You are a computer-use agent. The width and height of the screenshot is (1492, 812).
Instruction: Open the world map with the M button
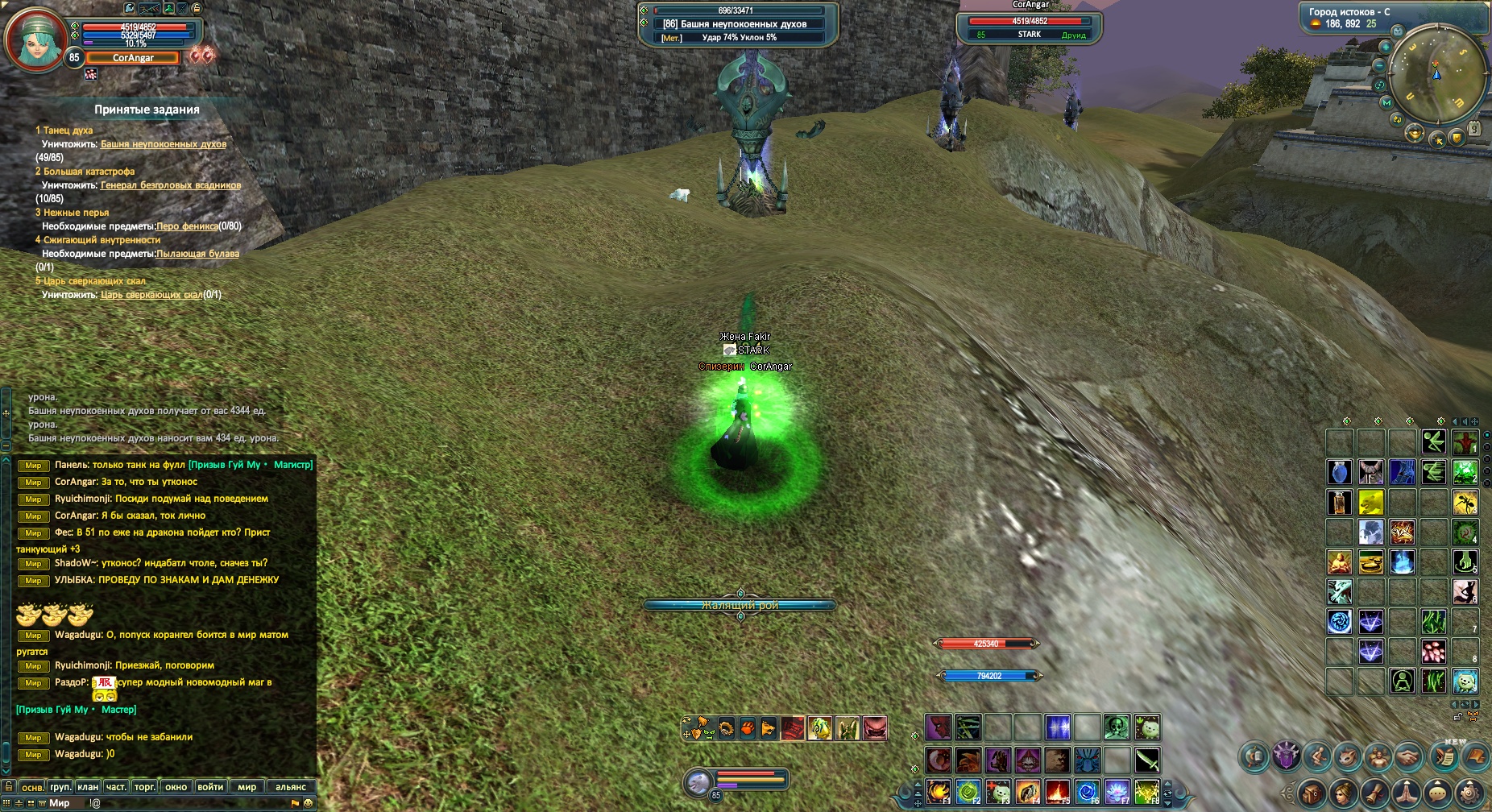[1386, 103]
